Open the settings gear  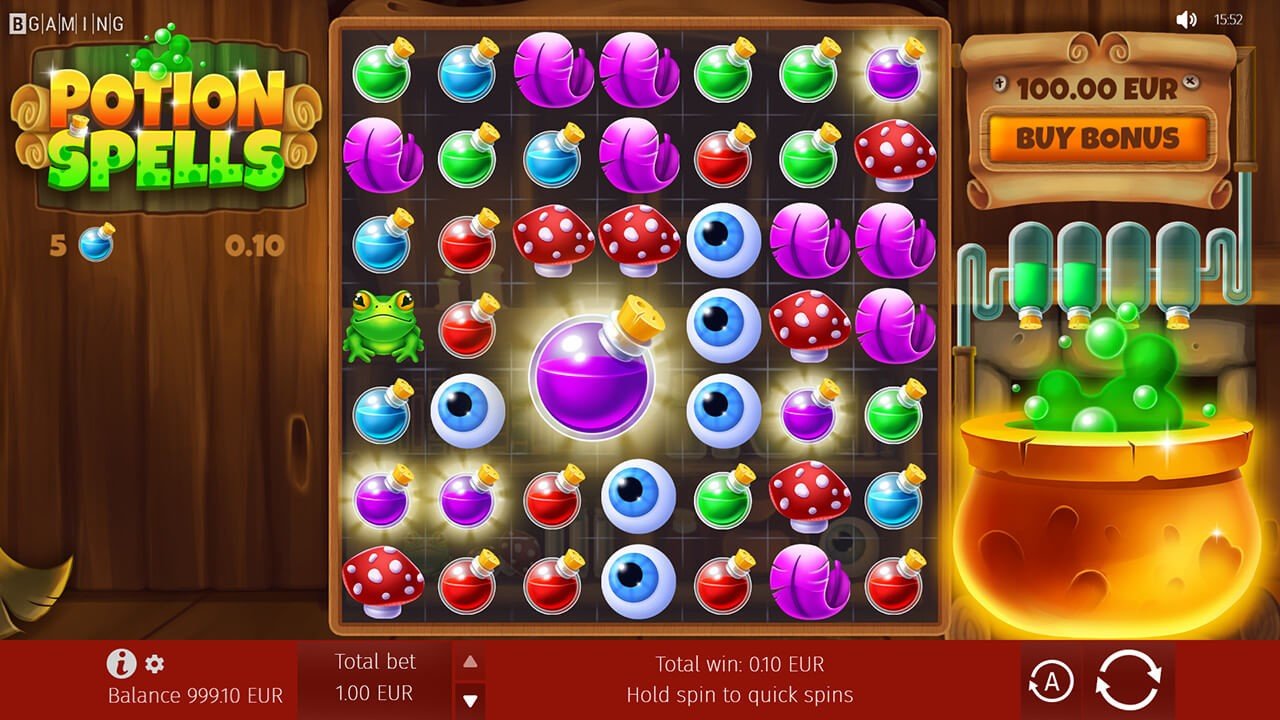pyautogui.click(x=154, y=663)
